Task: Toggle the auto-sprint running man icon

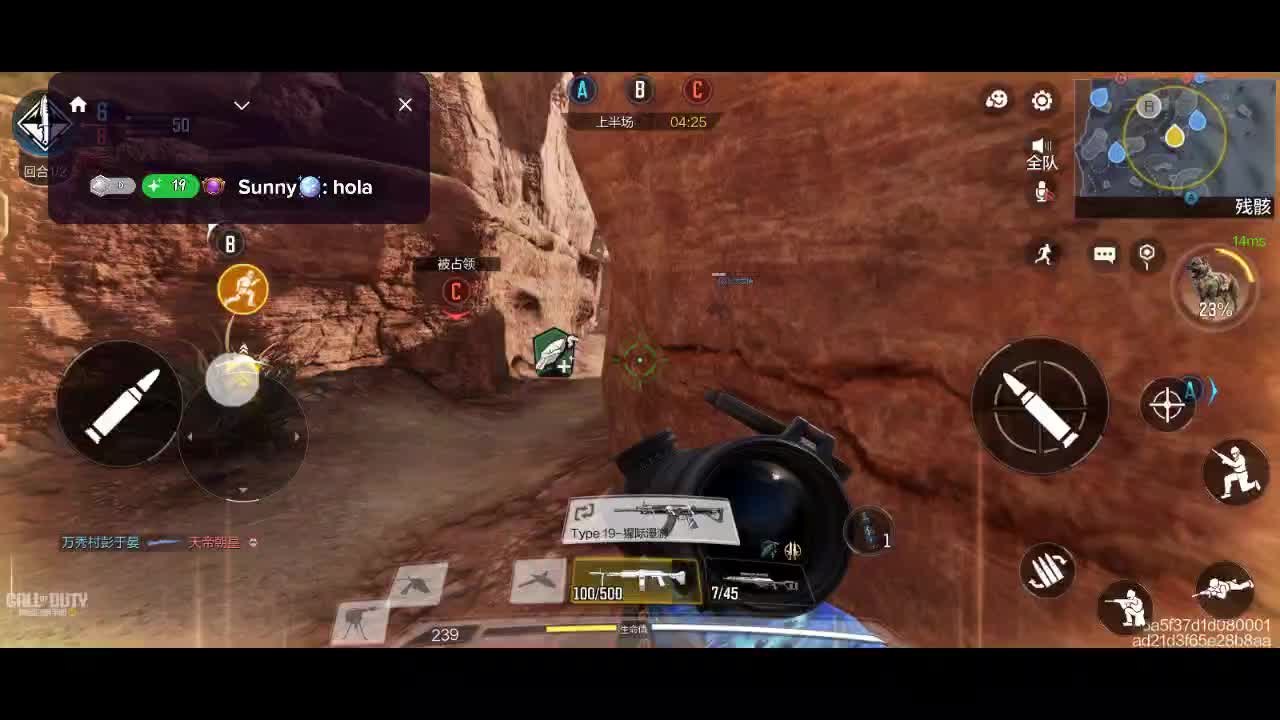Action: coord(1044,254)
